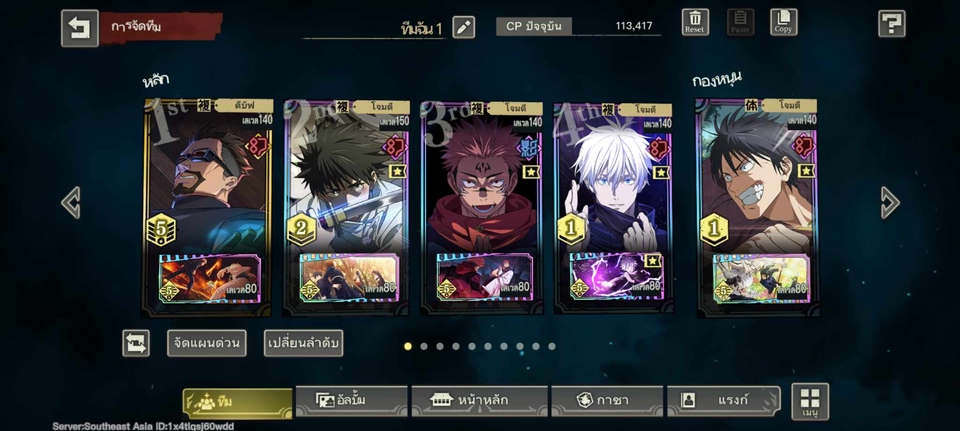The height and width of the screenshot is (431, 960).
Task: Copy the team formation
Action: pyautogui.click(x=783, y=23)
